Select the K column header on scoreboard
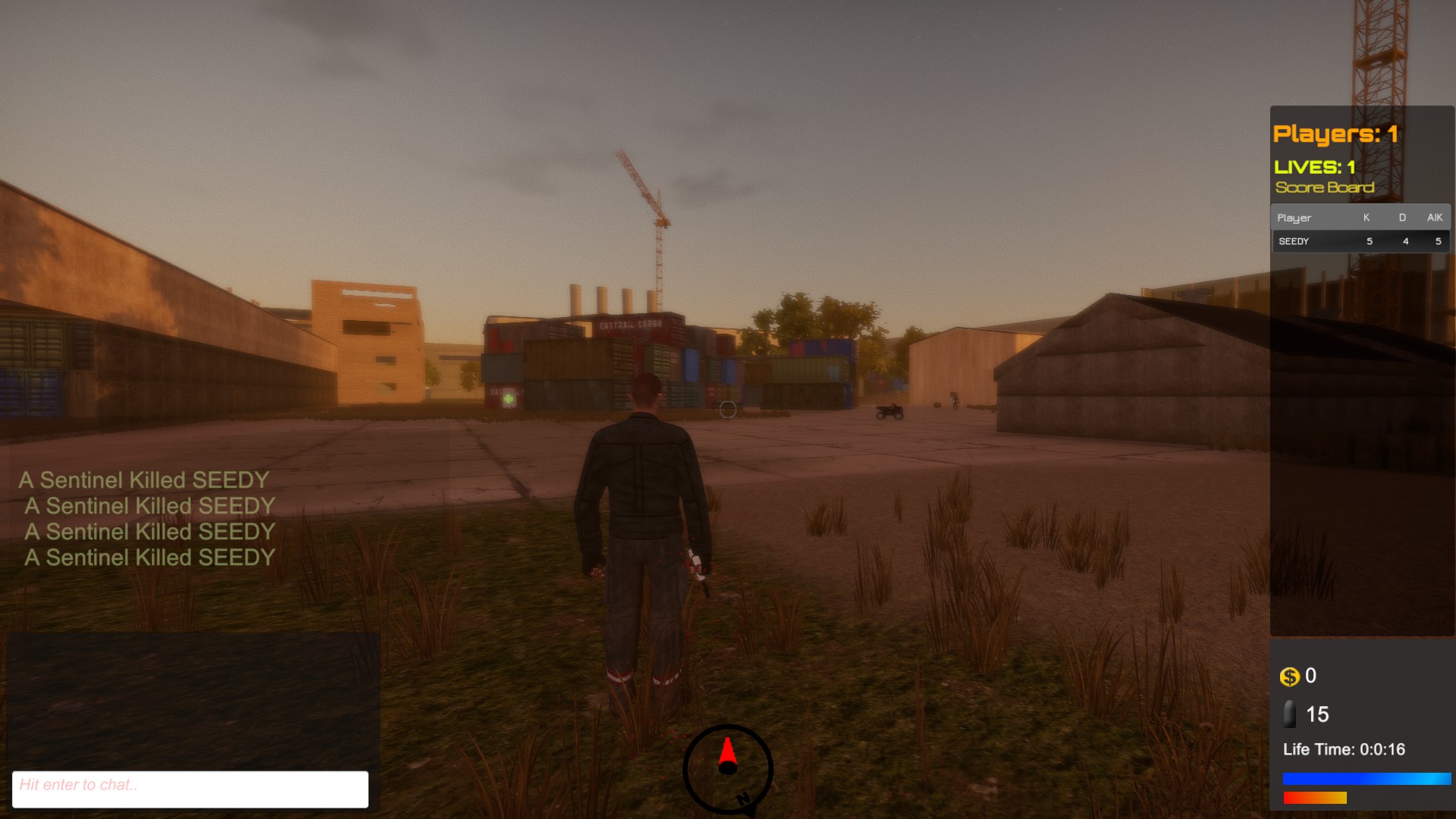Image resolution: width=1456 pixels, height=819 pixels. click(x=1366, y=218)
